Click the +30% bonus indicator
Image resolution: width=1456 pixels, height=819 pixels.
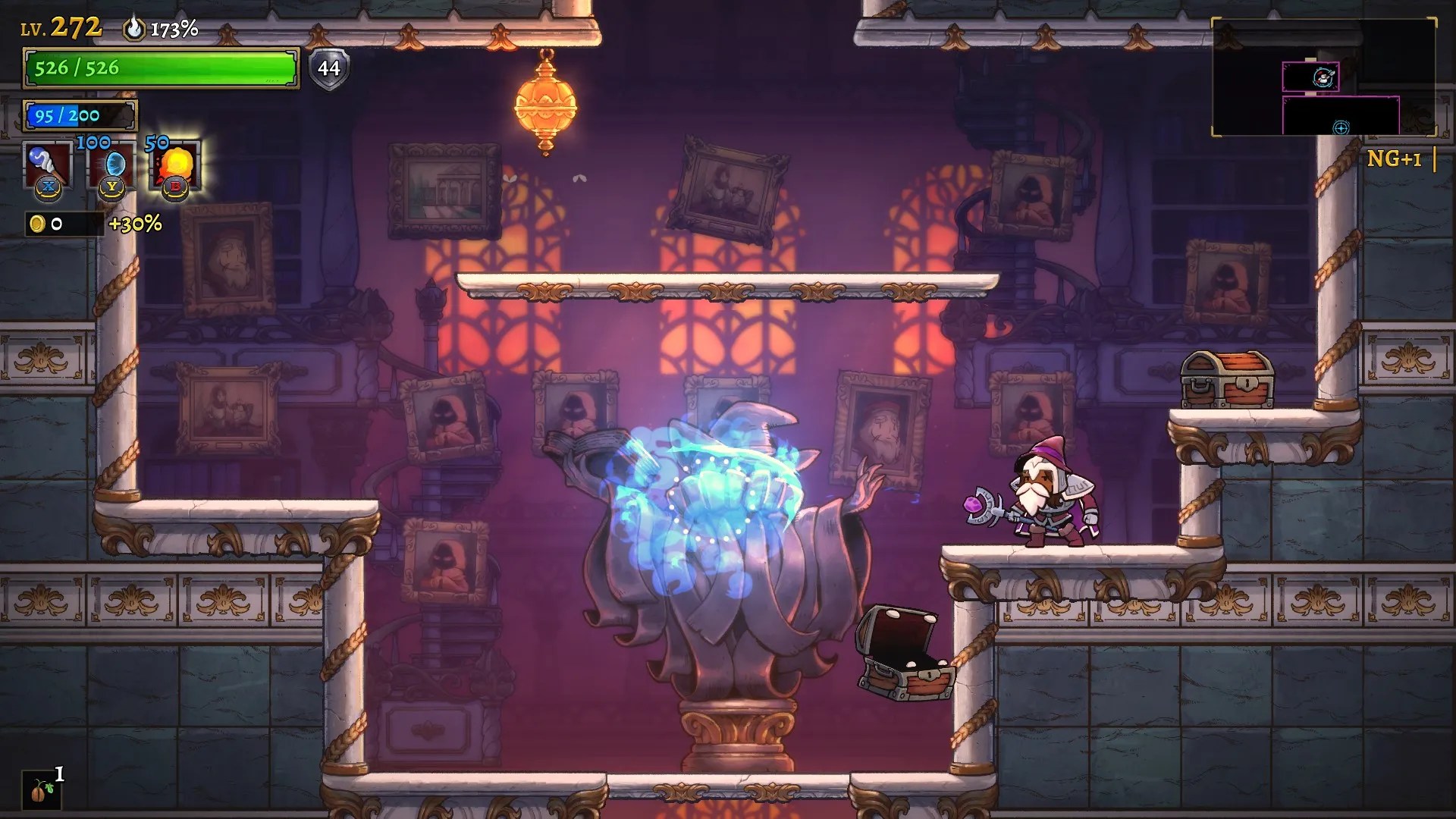[136, 224]
